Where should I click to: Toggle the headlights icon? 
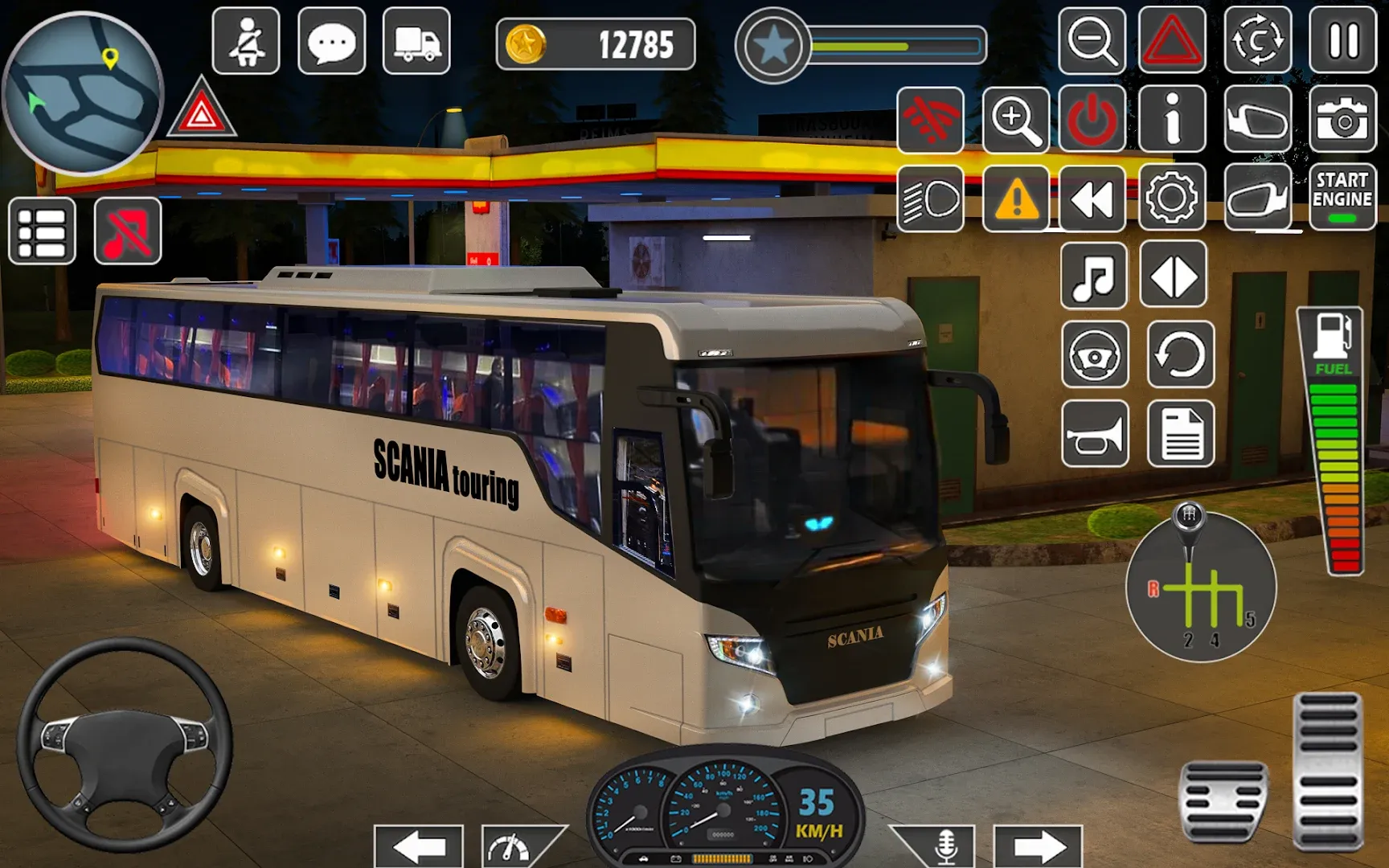tap(930, 199)
